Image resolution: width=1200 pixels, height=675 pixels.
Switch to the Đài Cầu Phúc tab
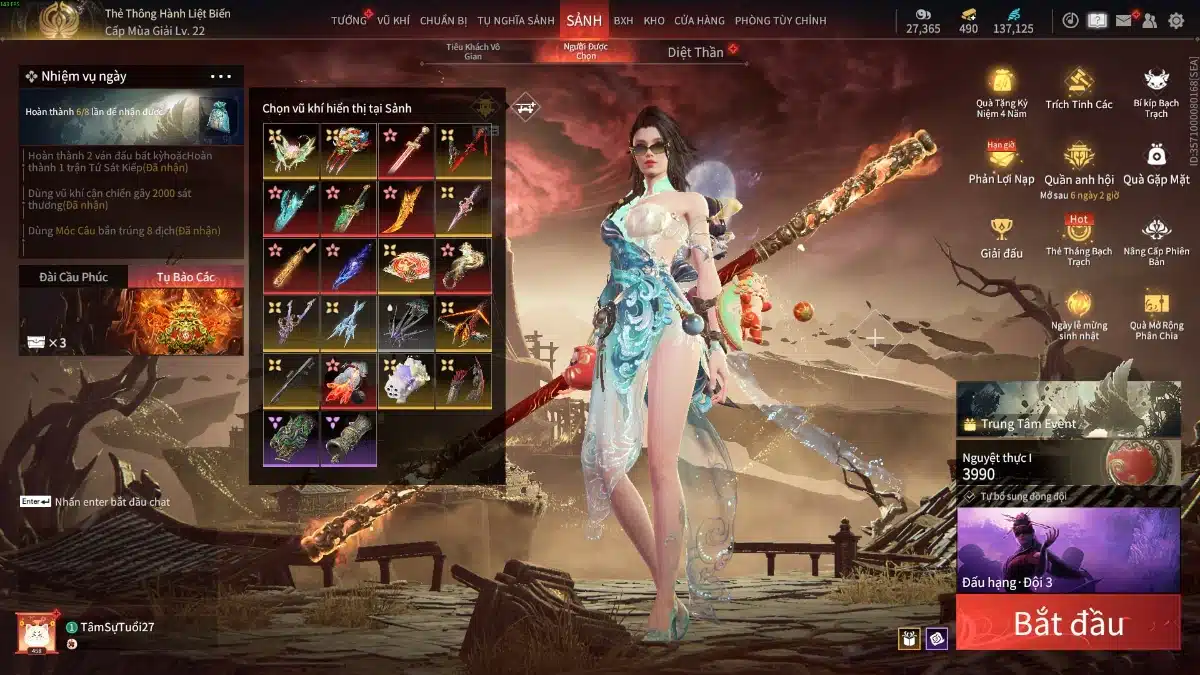[x=74, y=277]
